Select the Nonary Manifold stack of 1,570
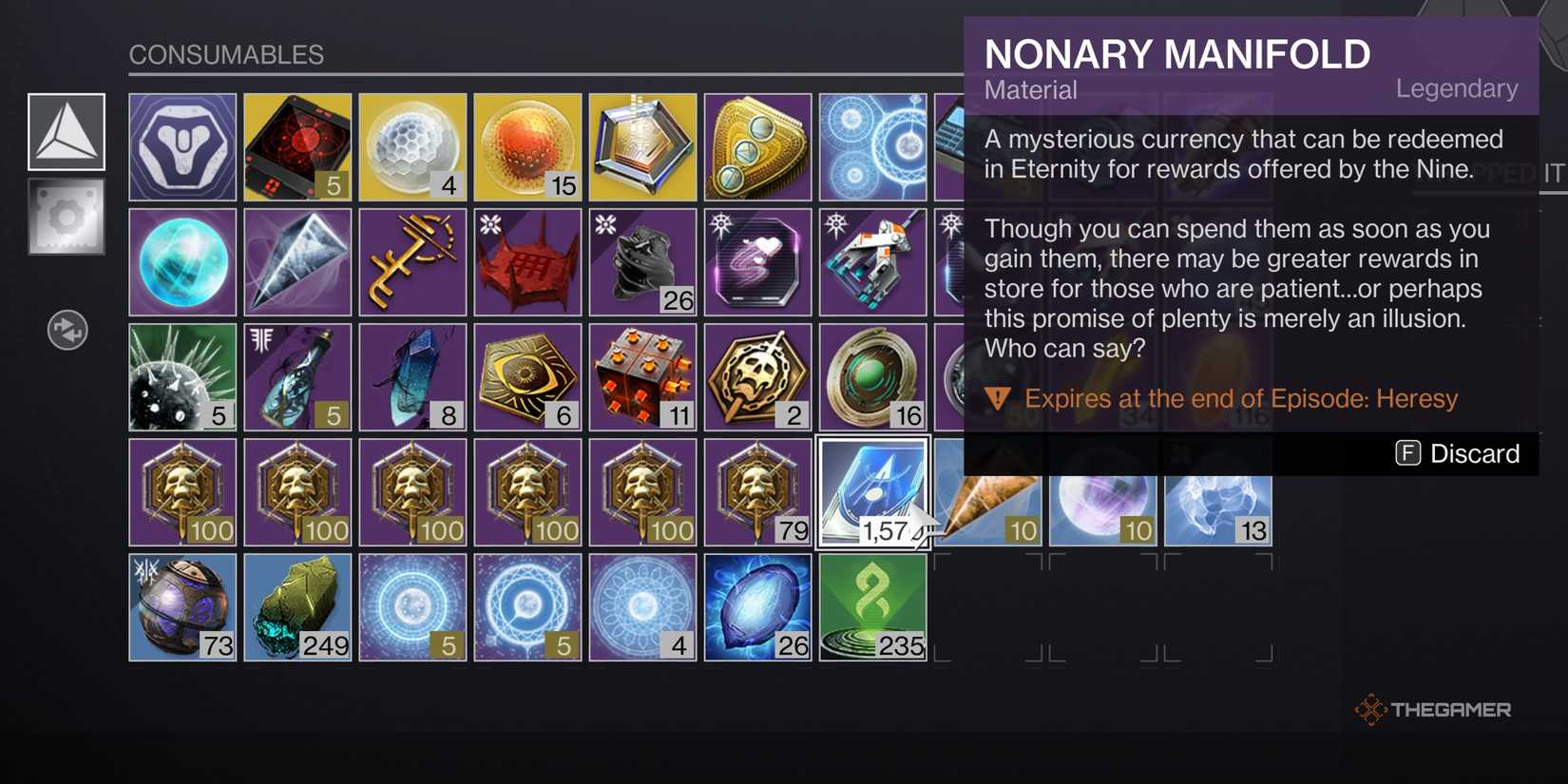The height and width of the screenshot is (784, 1568). (871, 491)
